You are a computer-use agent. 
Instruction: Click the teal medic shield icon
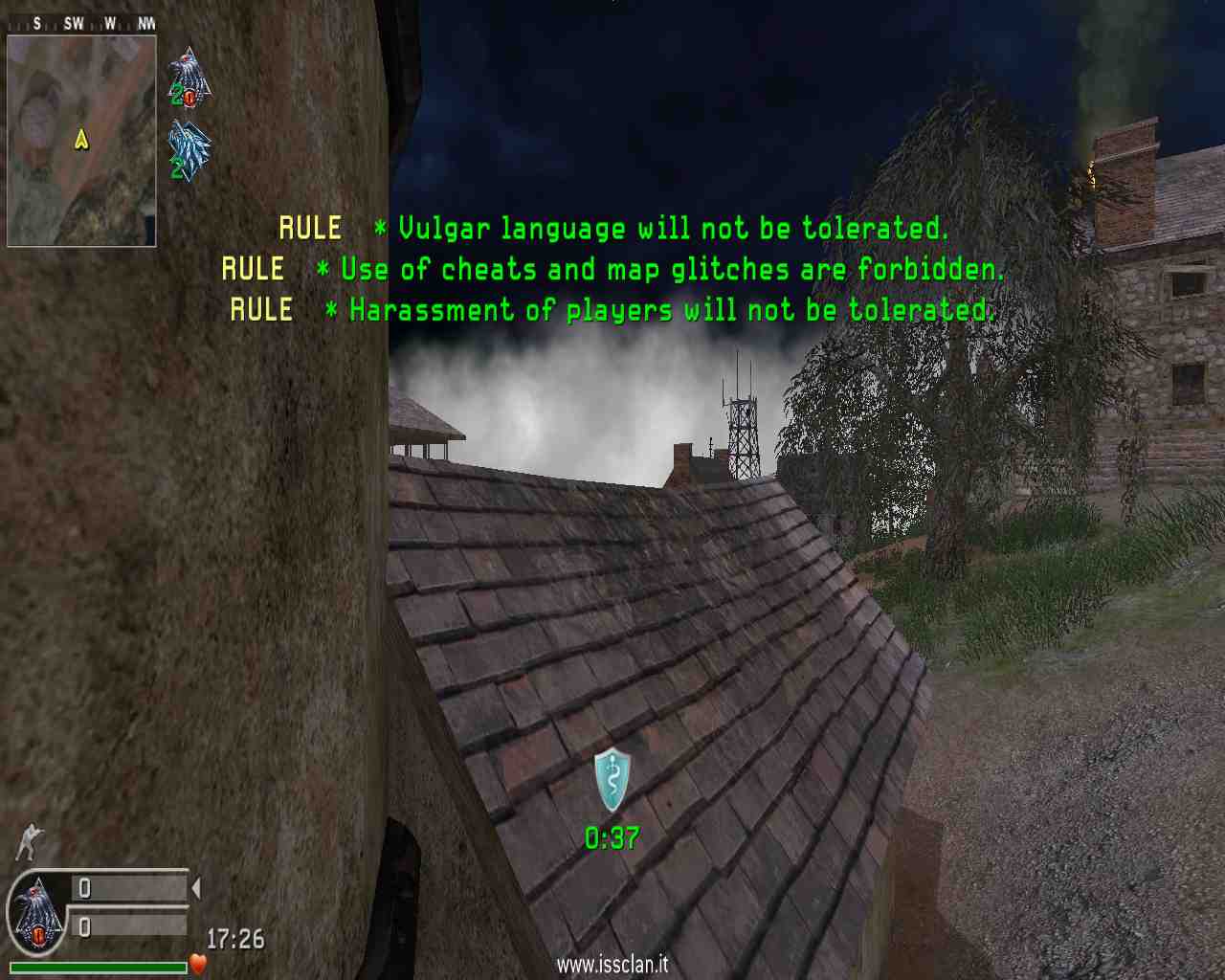coord(612,780)
